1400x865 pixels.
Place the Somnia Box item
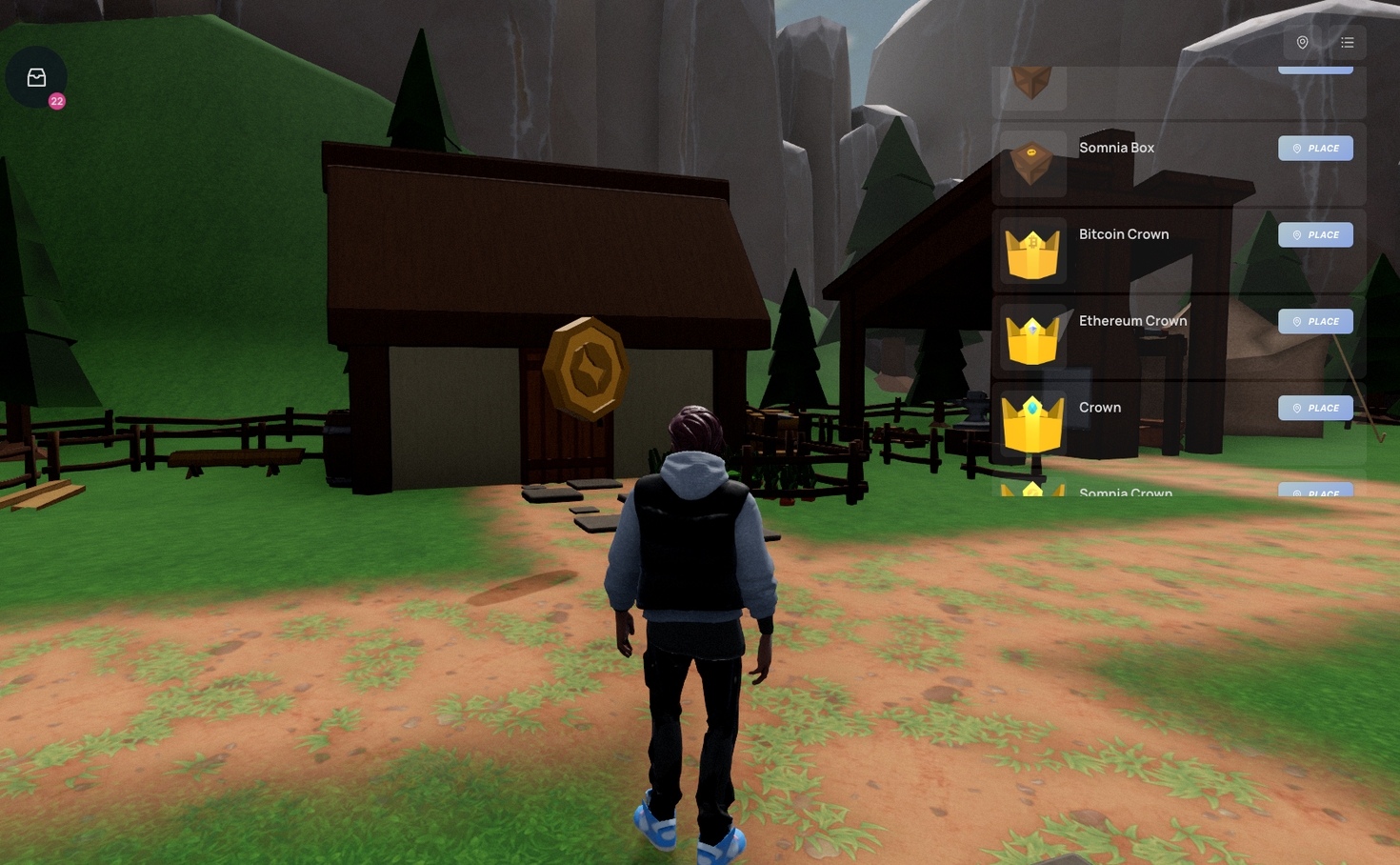pos(1315,149)
